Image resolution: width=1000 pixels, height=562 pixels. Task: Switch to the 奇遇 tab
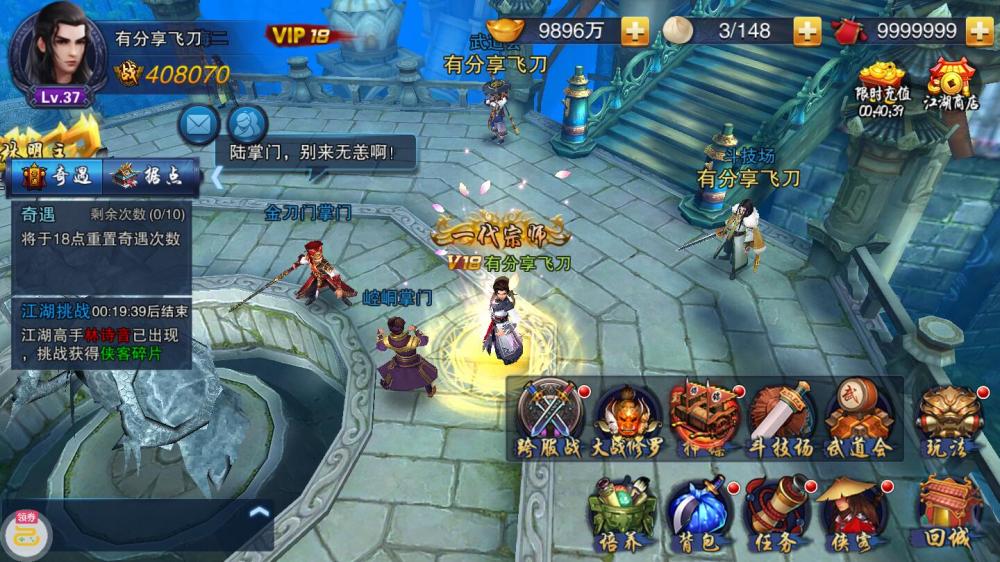click(56, 176)
